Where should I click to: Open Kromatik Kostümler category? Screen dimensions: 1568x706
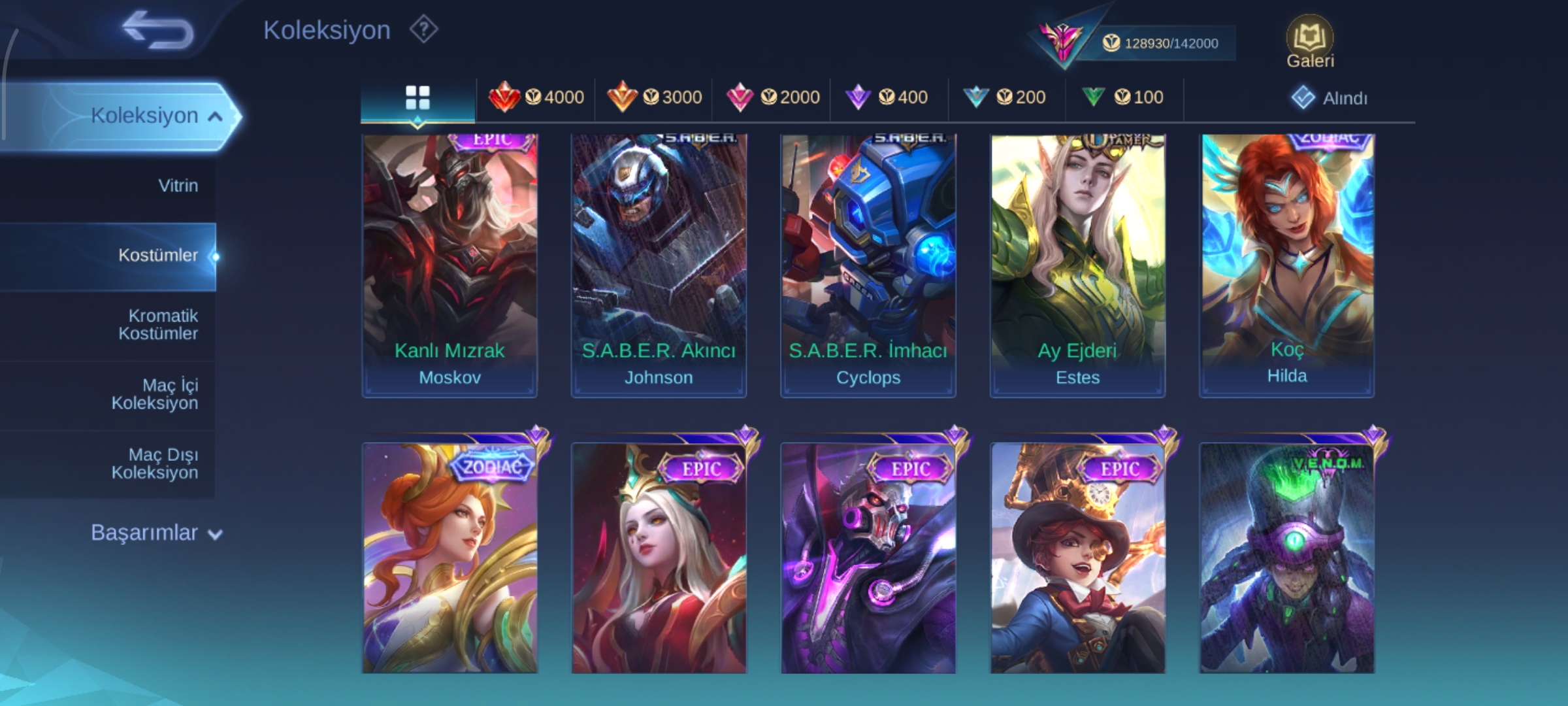click(x=157, y=325)
